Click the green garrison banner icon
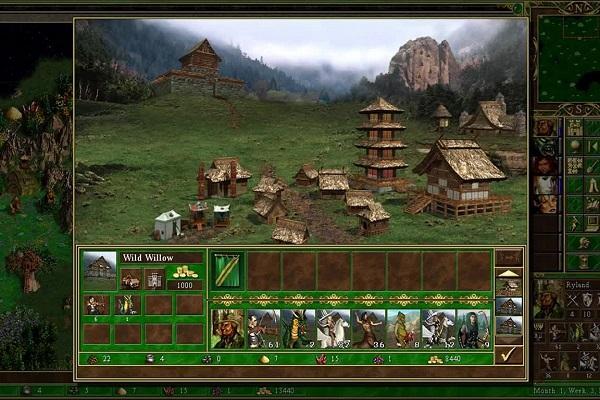Screen dimensions: 600x400 pos(229,270)
